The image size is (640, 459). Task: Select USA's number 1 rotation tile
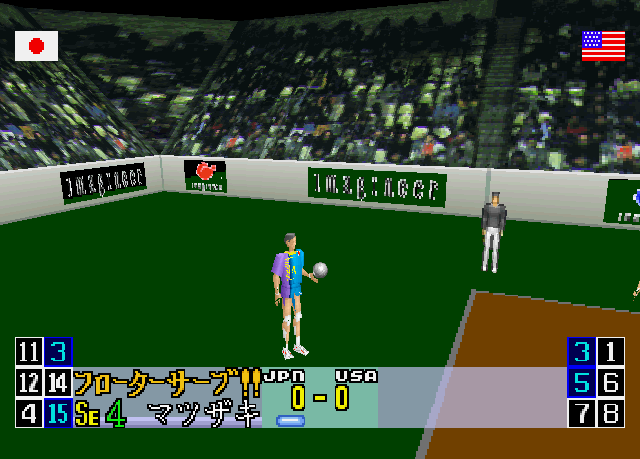[x=611, y=352]
